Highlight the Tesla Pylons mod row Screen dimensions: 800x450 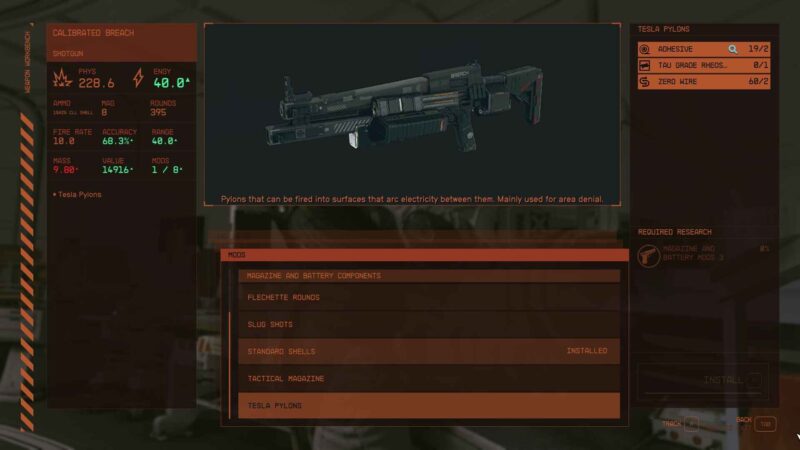(x=428, y=405)
